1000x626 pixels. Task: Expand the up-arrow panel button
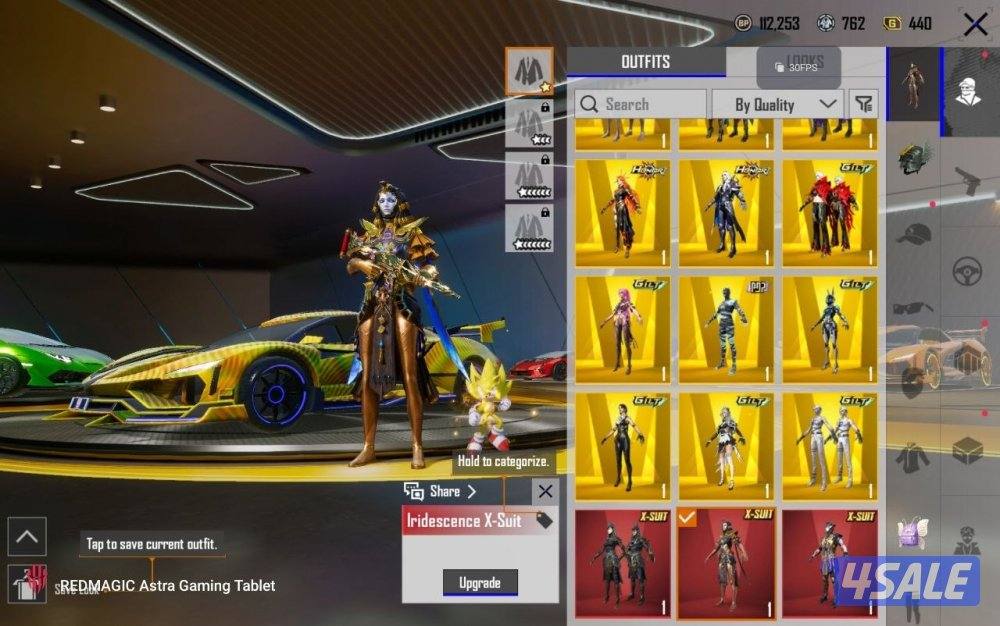[x=26, y=537]
